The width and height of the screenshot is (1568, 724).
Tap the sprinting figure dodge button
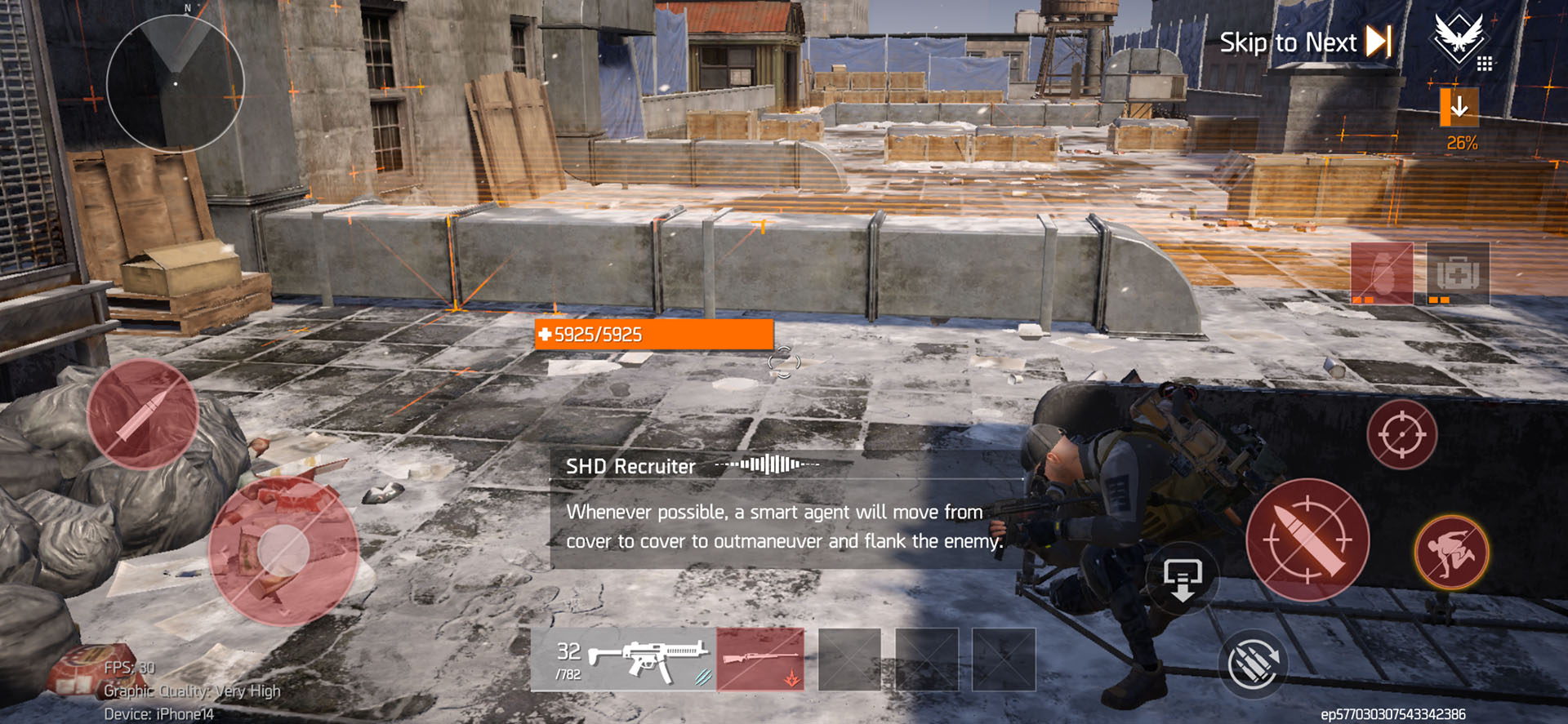click(1451, 553)
